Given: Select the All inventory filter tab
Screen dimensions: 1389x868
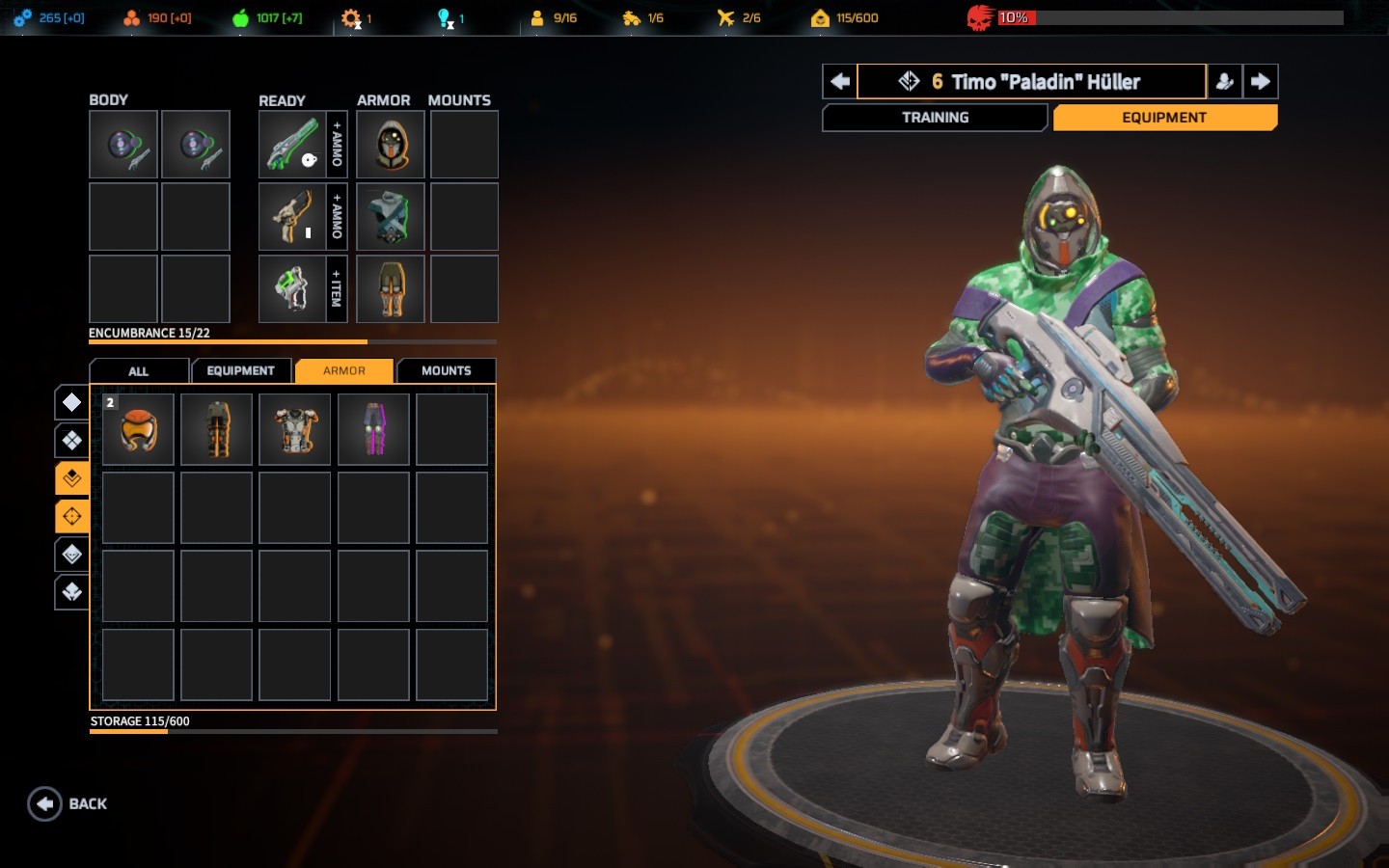Looking at the screenshot, I should coord(139,371).
